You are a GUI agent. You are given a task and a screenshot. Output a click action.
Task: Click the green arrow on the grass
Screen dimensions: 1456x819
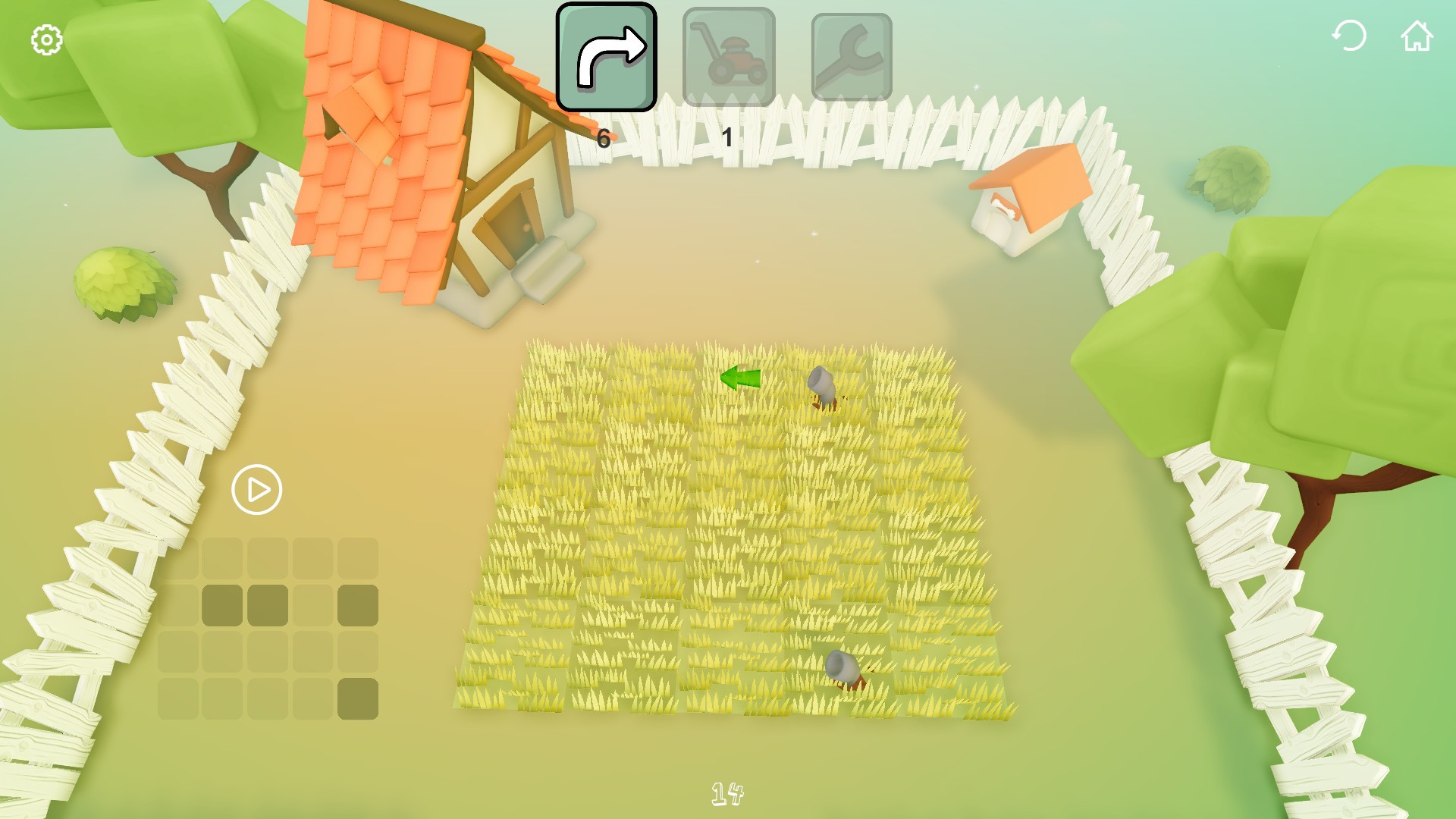tap(739, 377)
